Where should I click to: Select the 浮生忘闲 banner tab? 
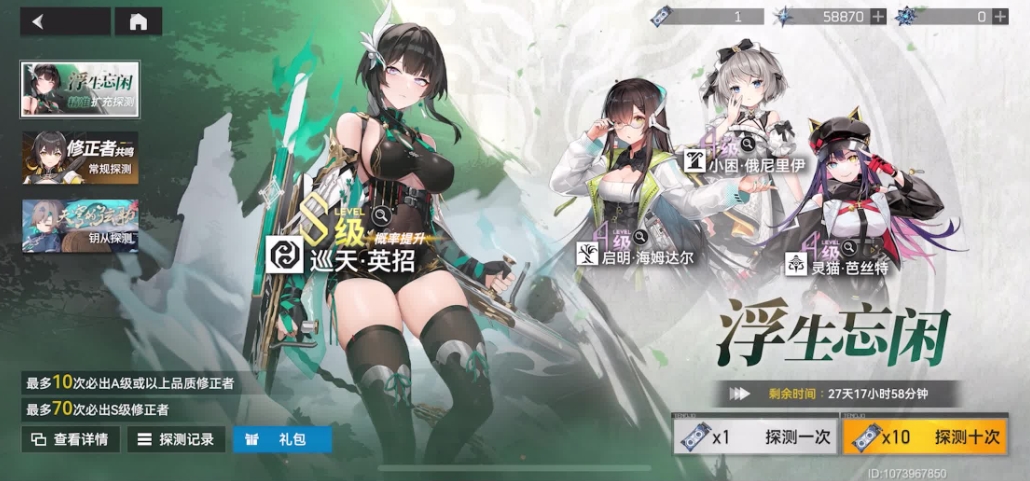pyautogui.click(x=80, y=89)
